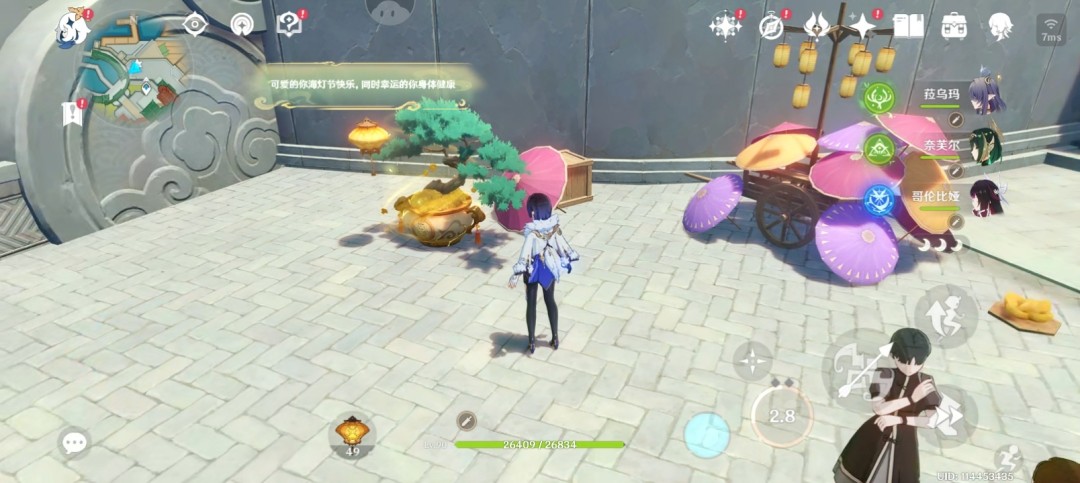Open the chat speech bubble
The image size is (1080, 483).
(x=74, y=442)
